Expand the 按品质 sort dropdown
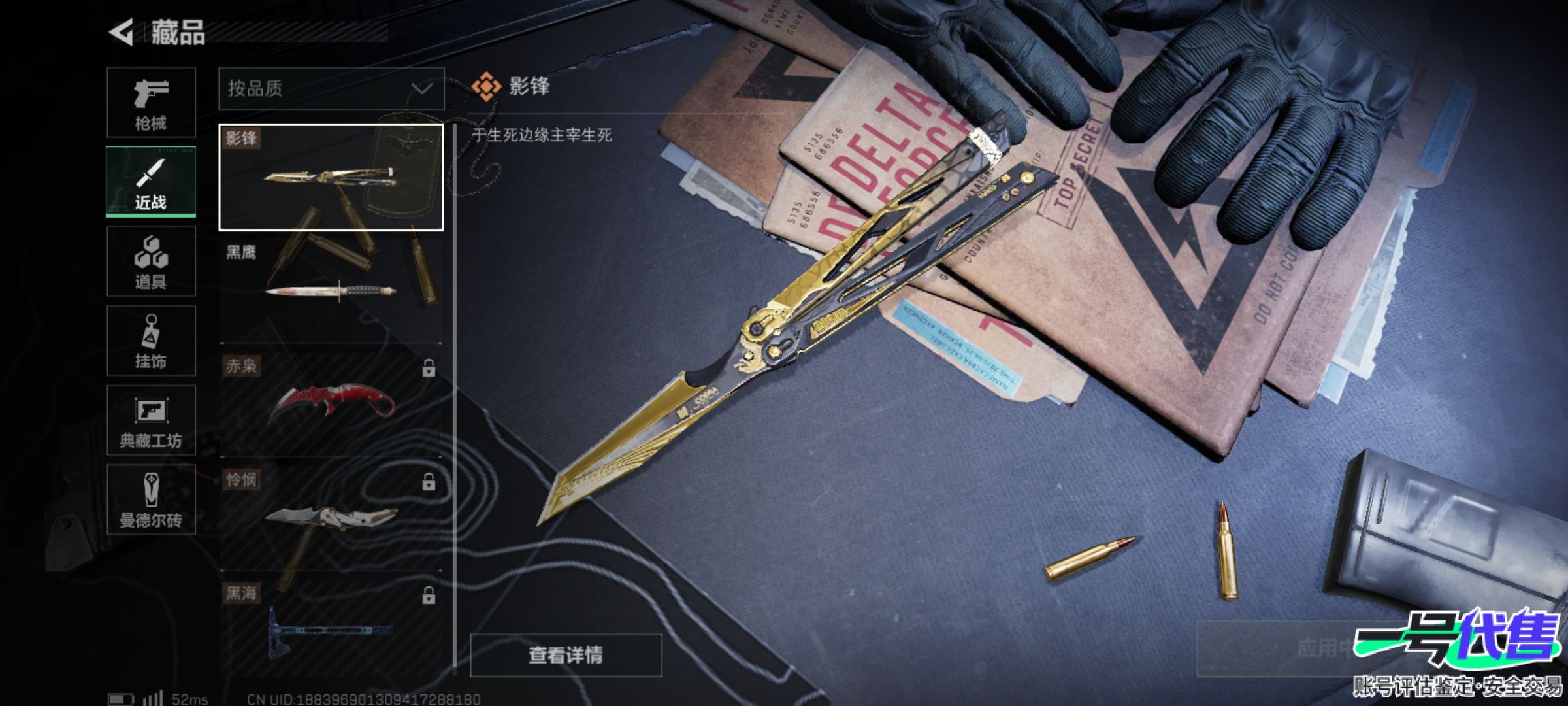 coord(331,89)
